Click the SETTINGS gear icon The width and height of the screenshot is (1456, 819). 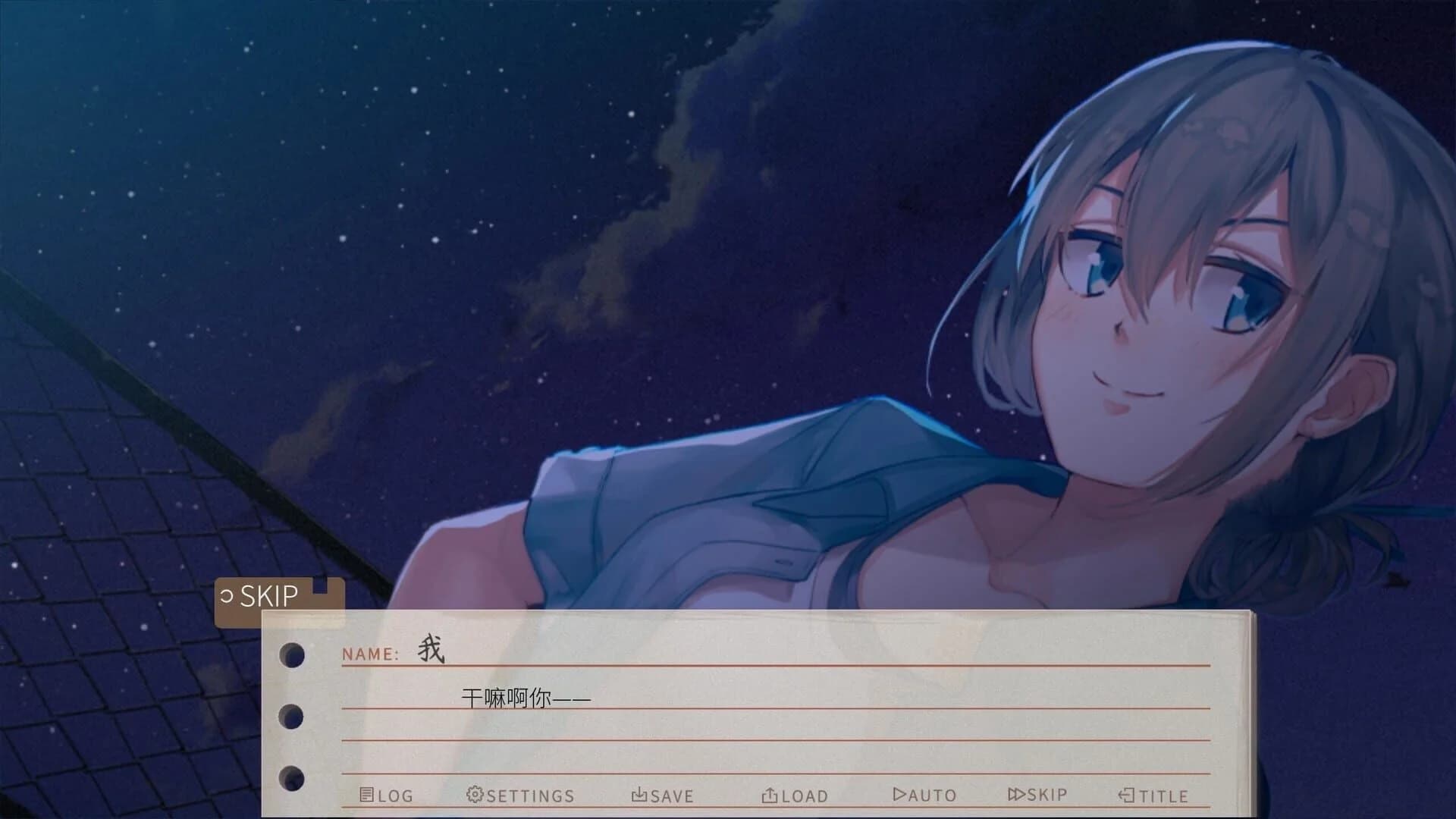pyautogui.click(x=473, y=795)
